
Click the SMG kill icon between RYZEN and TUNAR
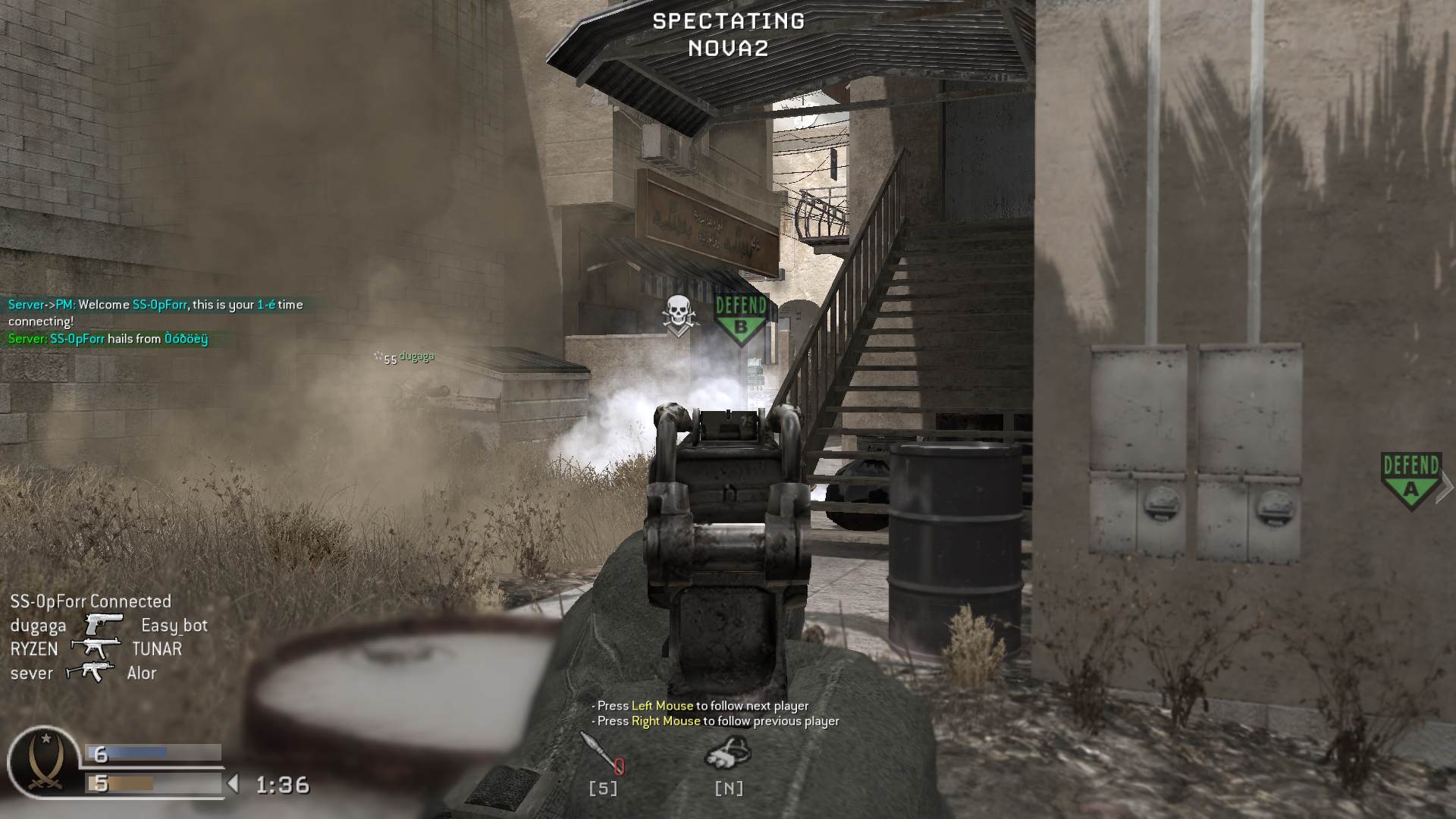point(96,648)
